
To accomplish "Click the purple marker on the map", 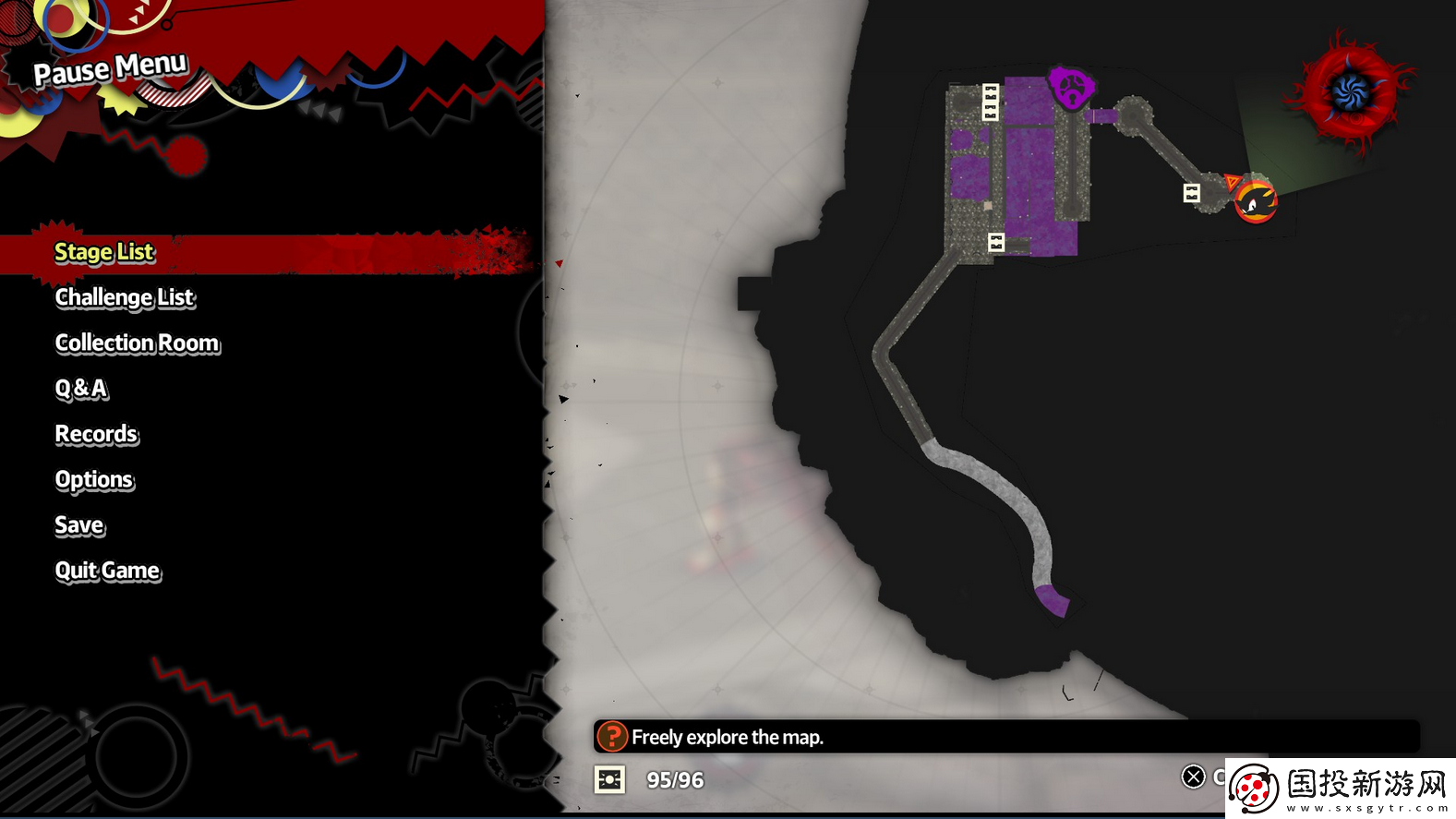I will point(1071,89).
